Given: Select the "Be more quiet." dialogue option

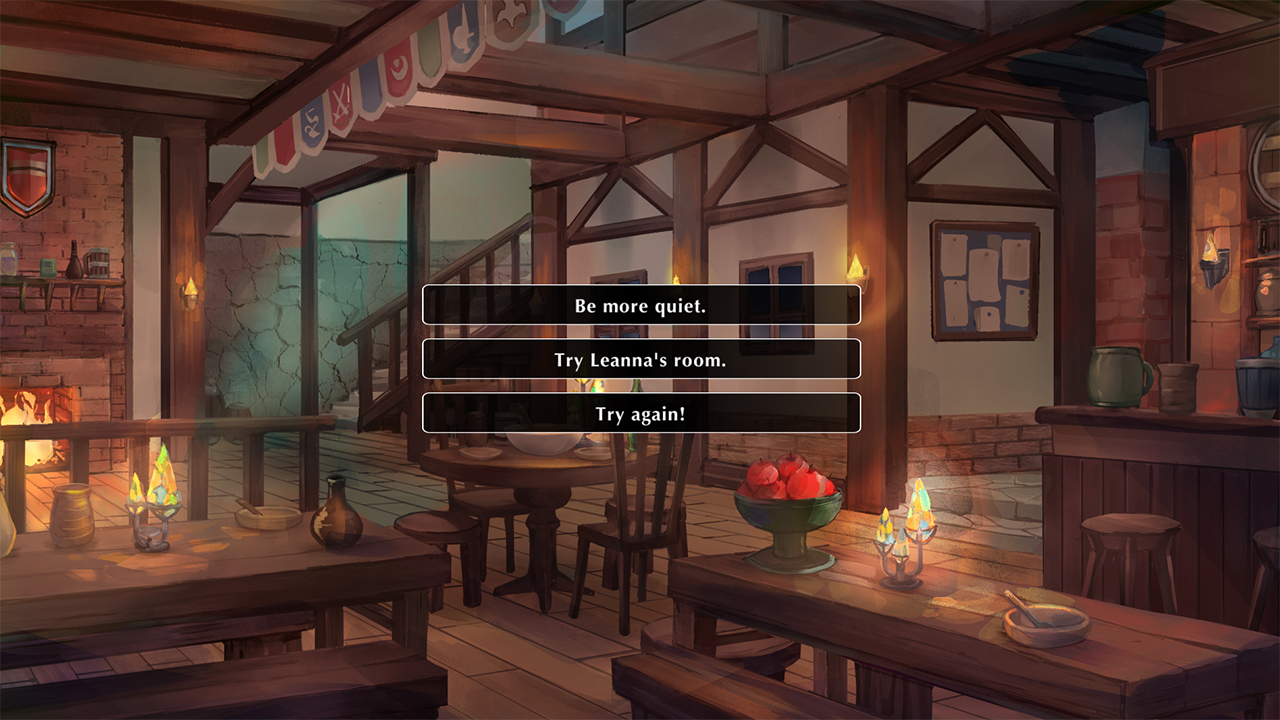Looking at the screenshot, I should coord(641,305).
